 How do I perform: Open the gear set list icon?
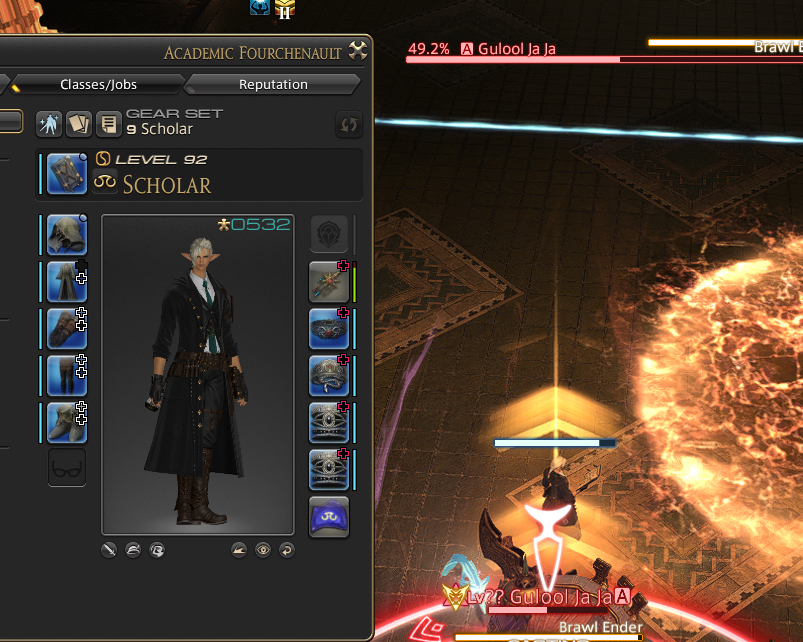tap(107, 124)
